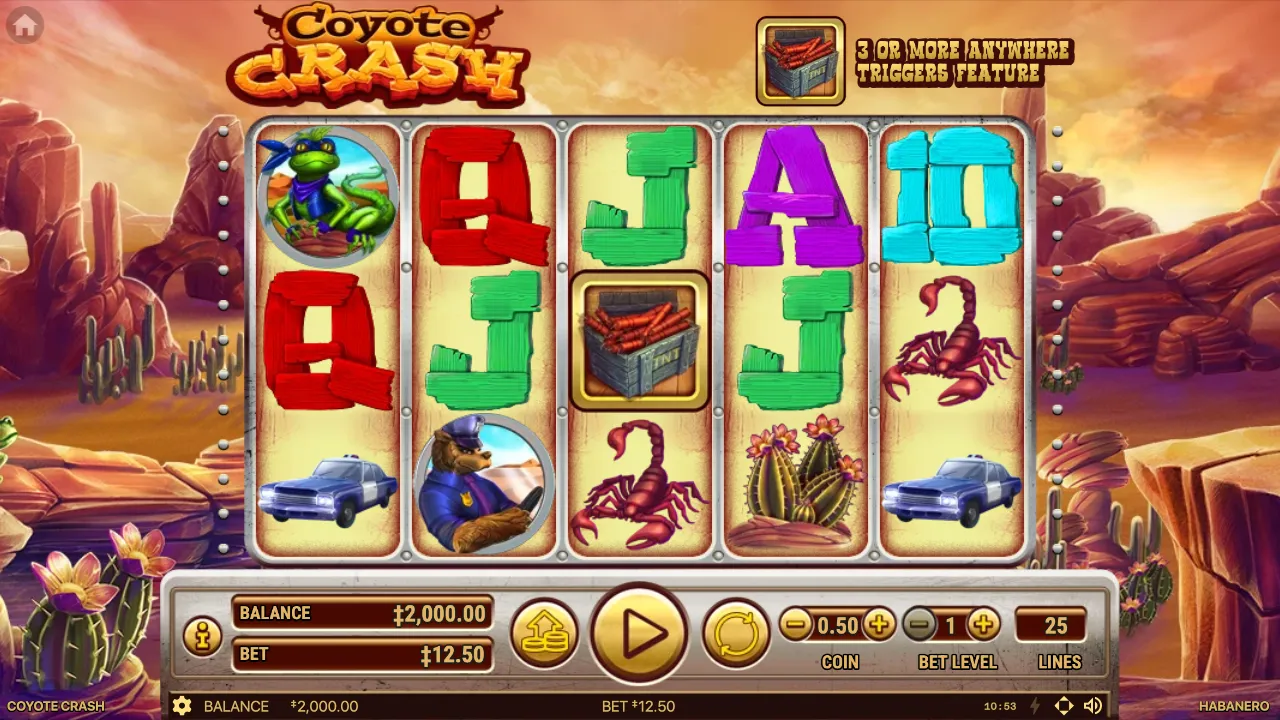Open the settings gear
Image resolution: width=1280 pixels, height=720 pixels.
pos(182,706)
